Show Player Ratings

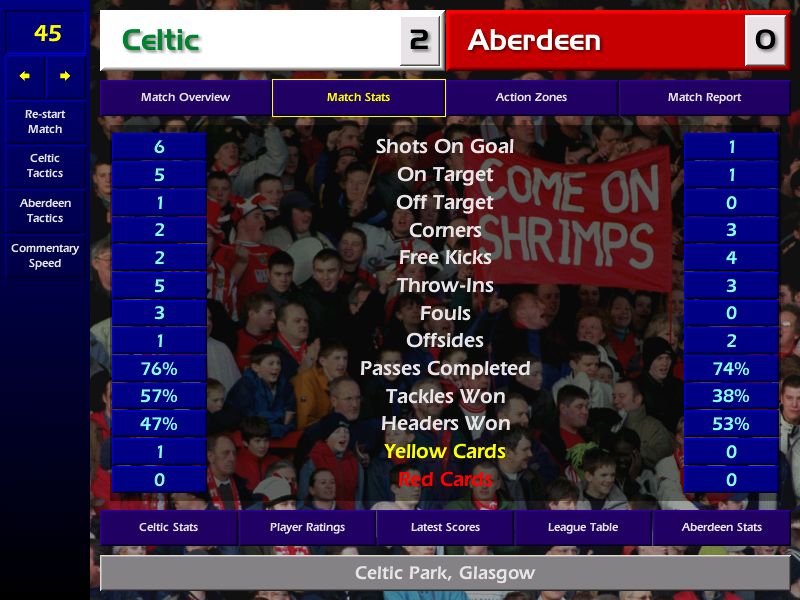point(307,527)
